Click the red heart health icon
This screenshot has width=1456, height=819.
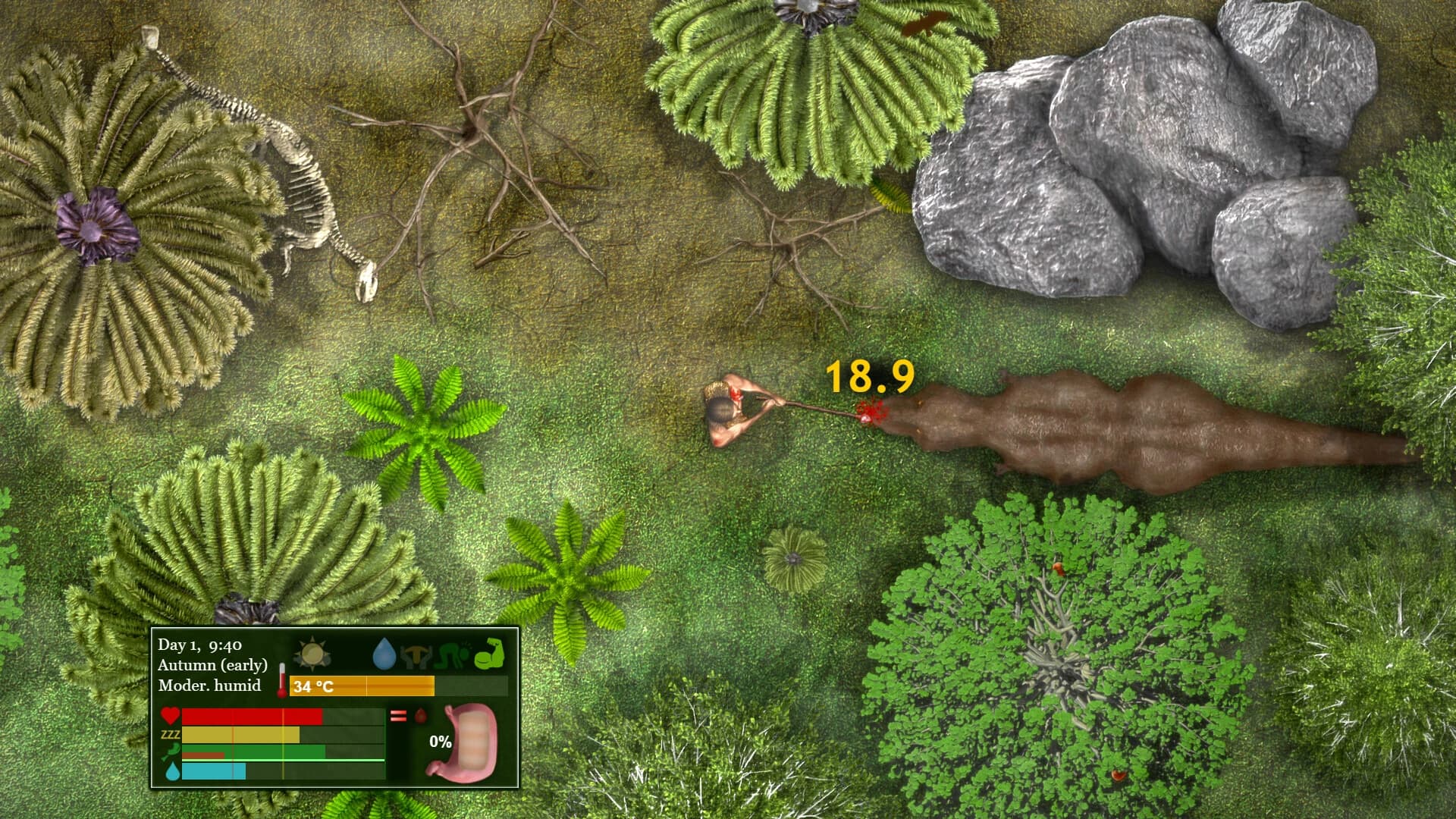click(171, 716)
